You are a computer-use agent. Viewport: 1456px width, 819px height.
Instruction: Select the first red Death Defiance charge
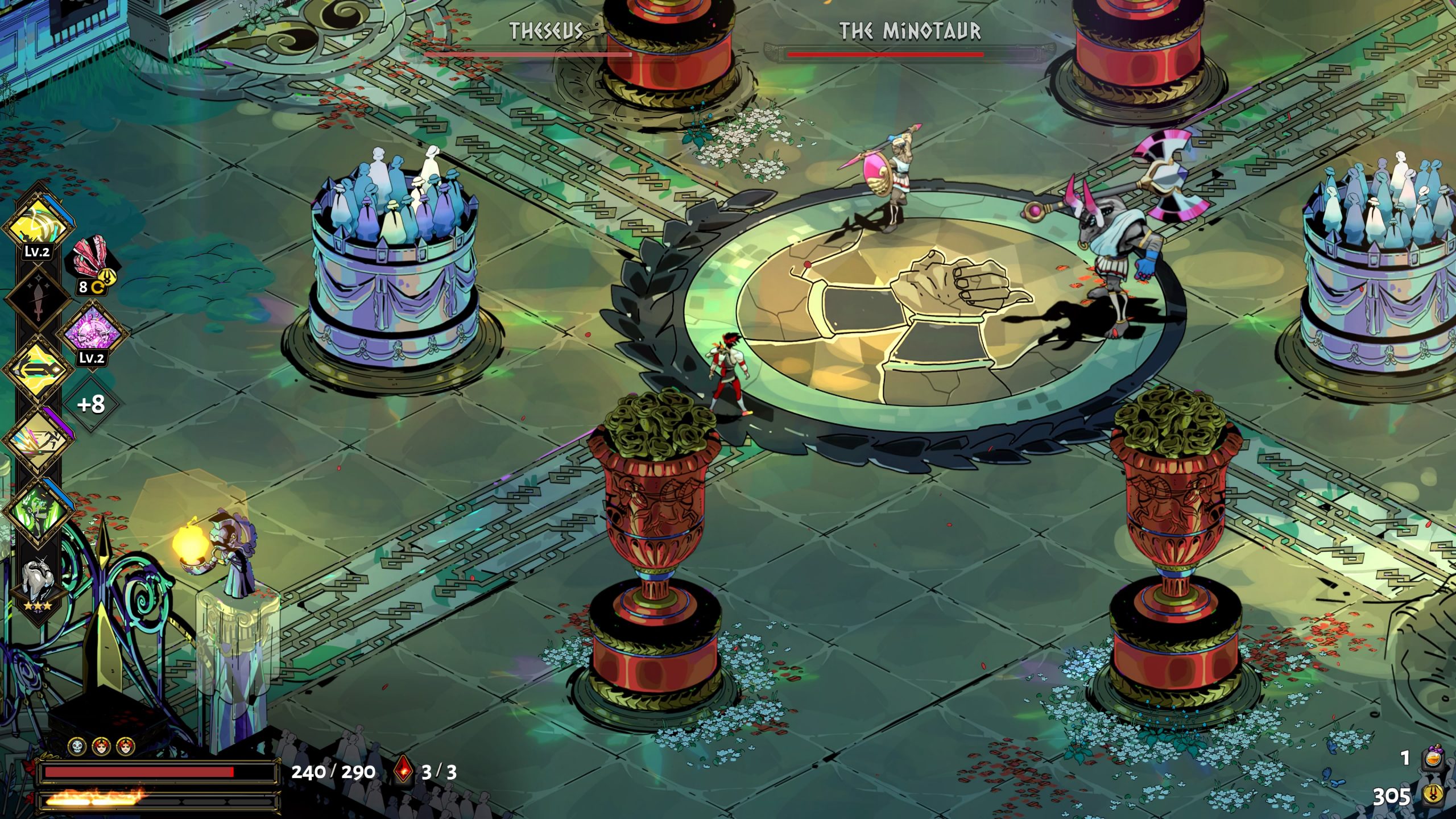tap(101, 746)
